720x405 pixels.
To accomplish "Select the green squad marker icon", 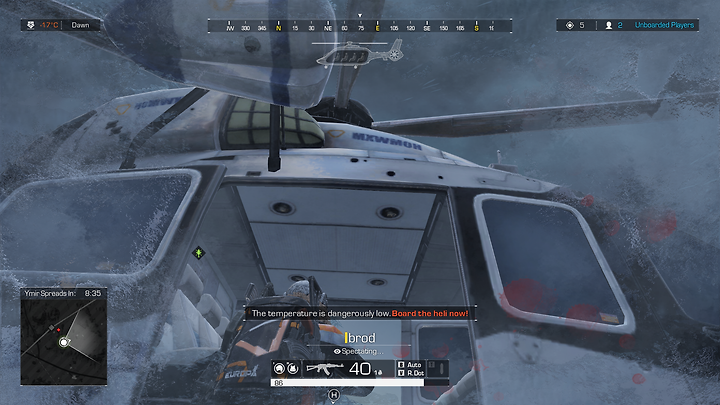I will point(198,252).
